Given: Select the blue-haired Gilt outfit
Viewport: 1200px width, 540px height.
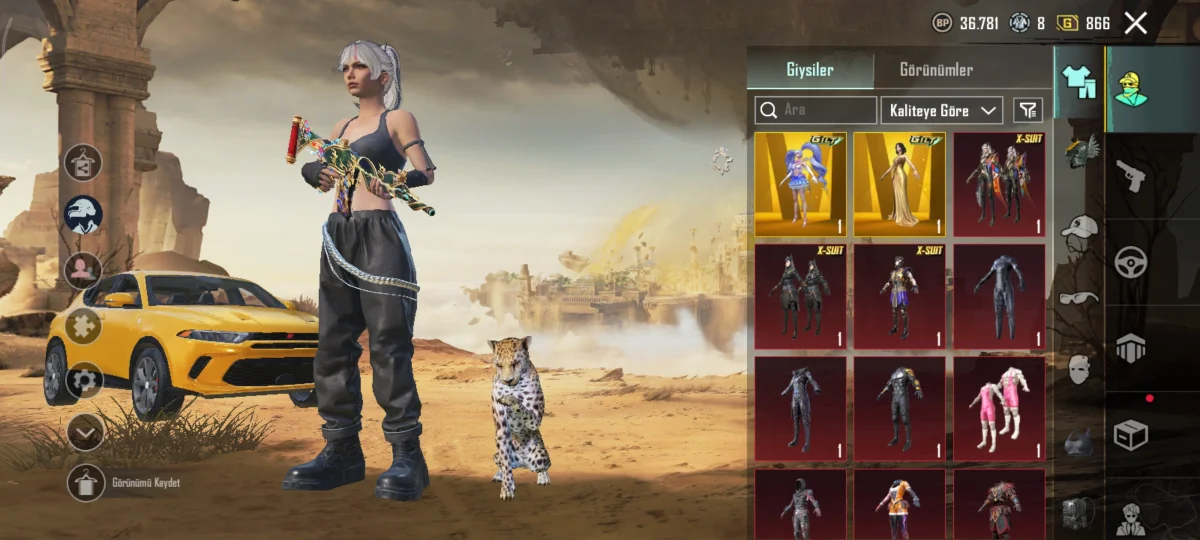Looking at the screenshot, I should click(800, 184).
